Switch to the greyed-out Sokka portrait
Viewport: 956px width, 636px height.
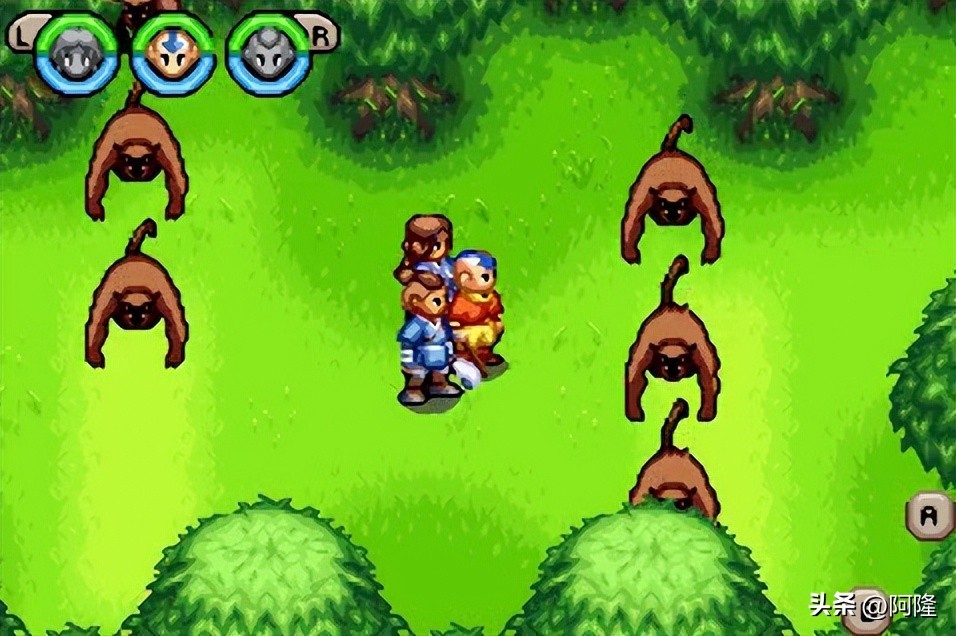click(267, 54)
